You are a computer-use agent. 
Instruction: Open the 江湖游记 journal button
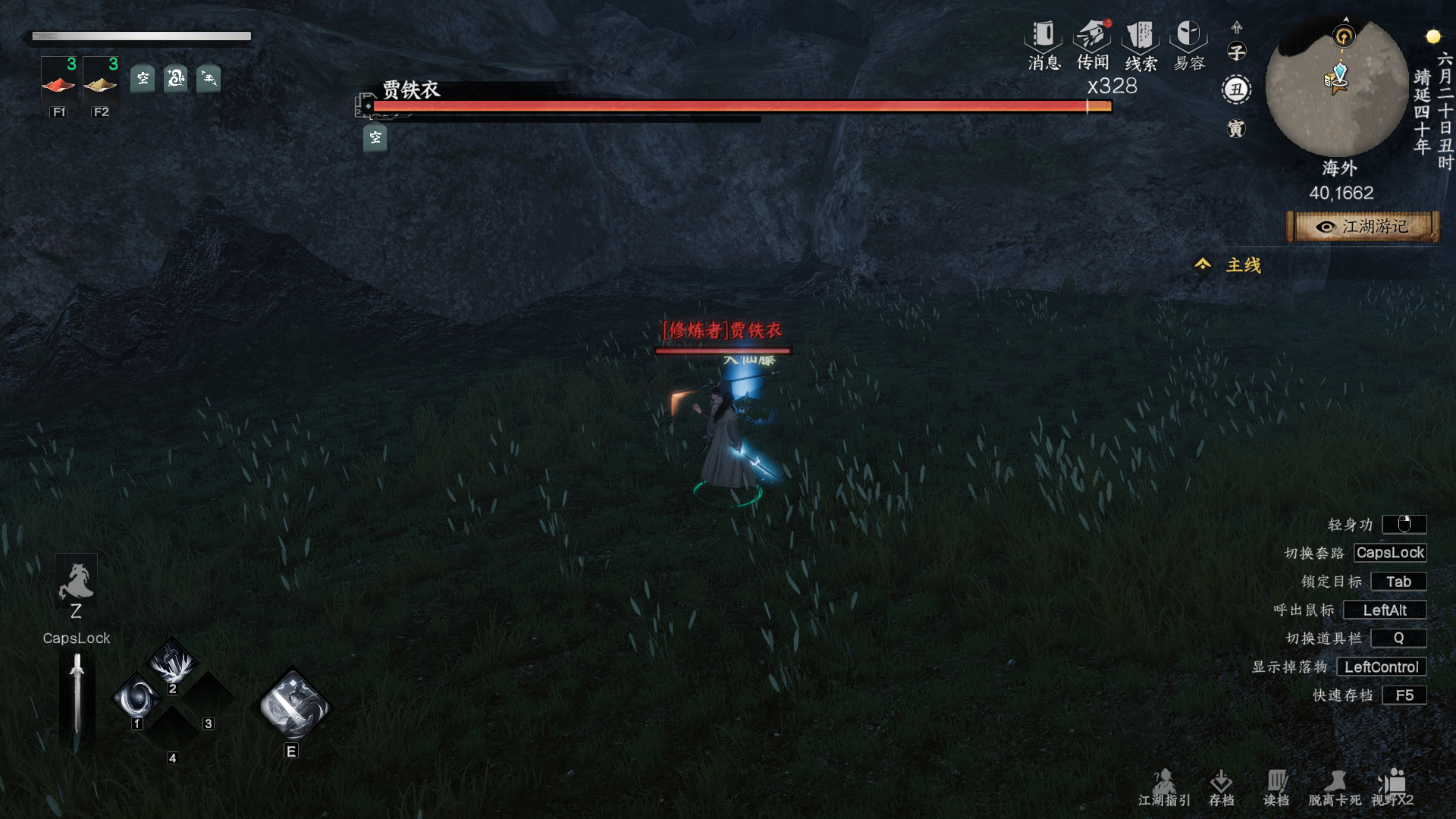click(1363, 227)
